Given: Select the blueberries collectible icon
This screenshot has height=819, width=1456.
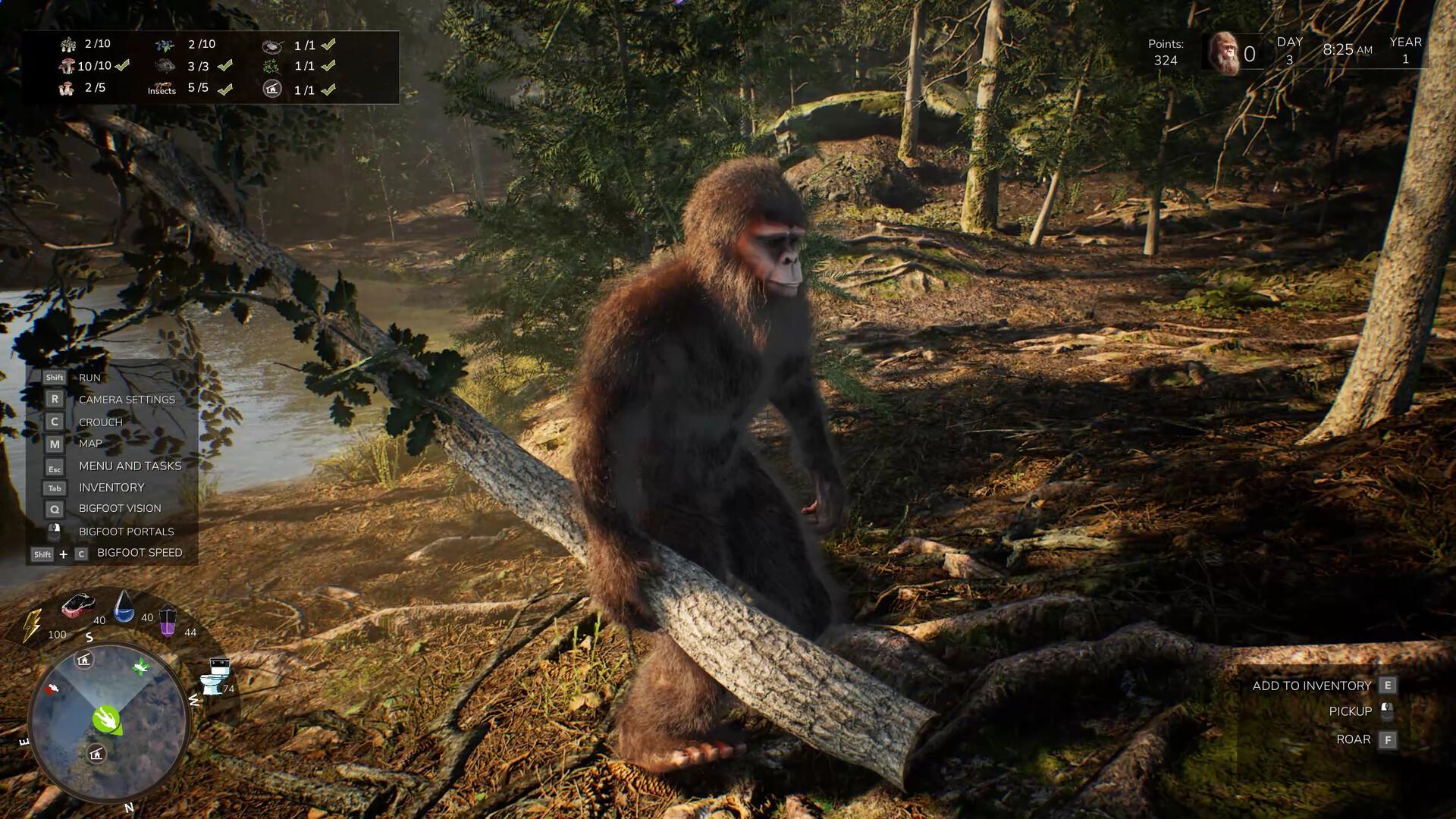Looking at the screenshot, I should (165, 46).
